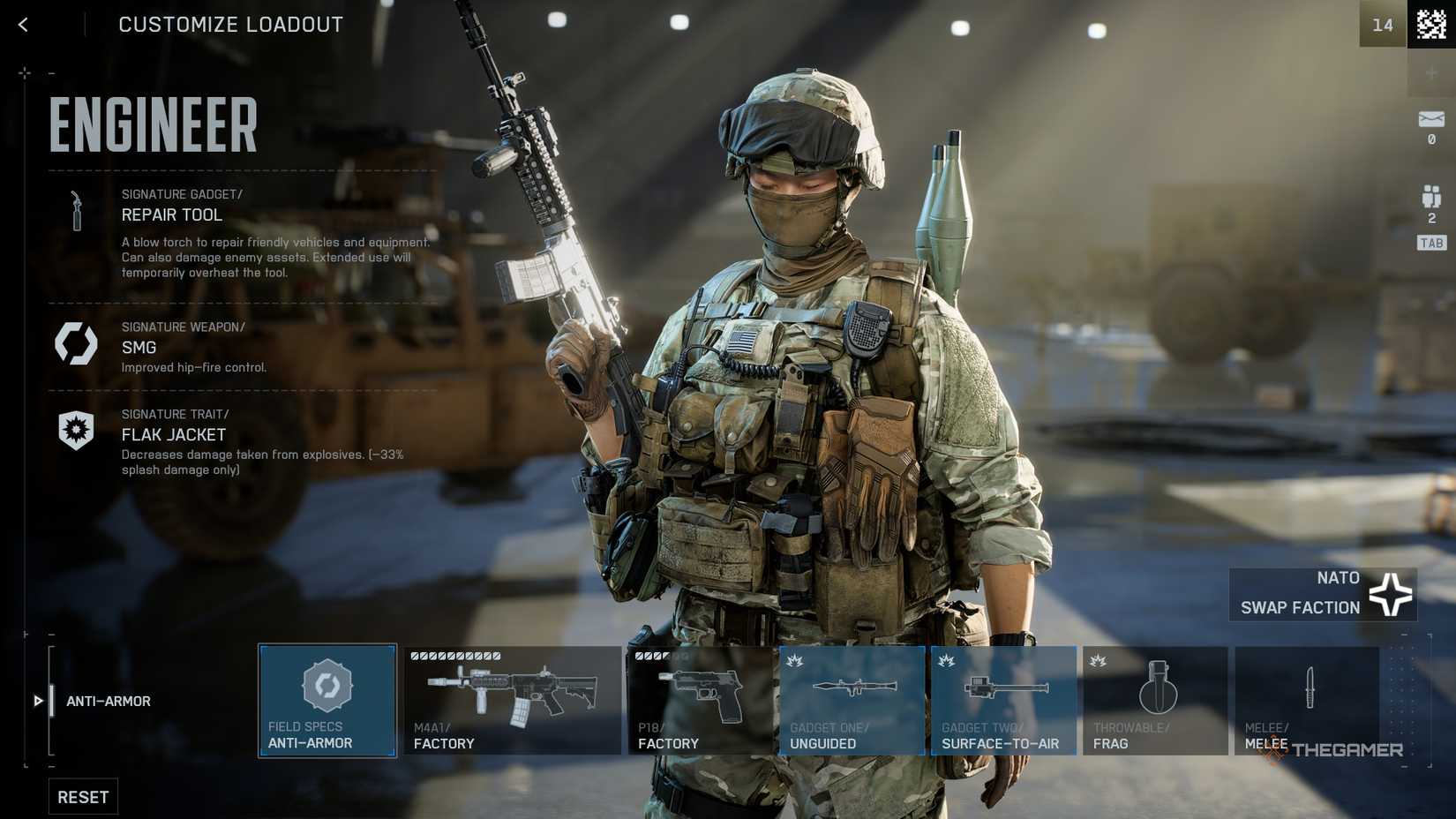The height and width of the screenshot is (819, 1456).
Task: Open the Anti-Armor field specs slot
Action: [326, 700]
